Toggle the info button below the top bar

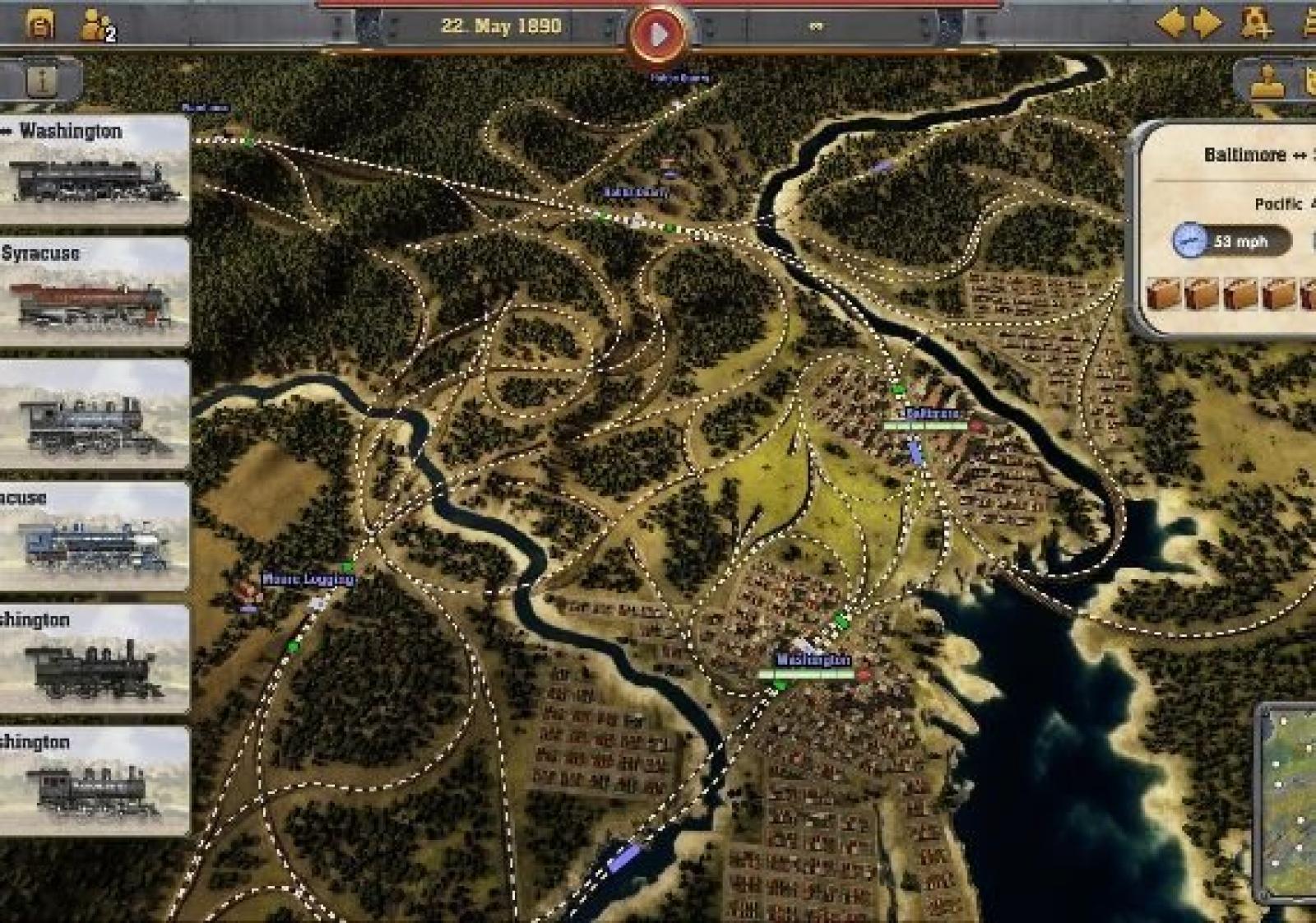(42, 81)
